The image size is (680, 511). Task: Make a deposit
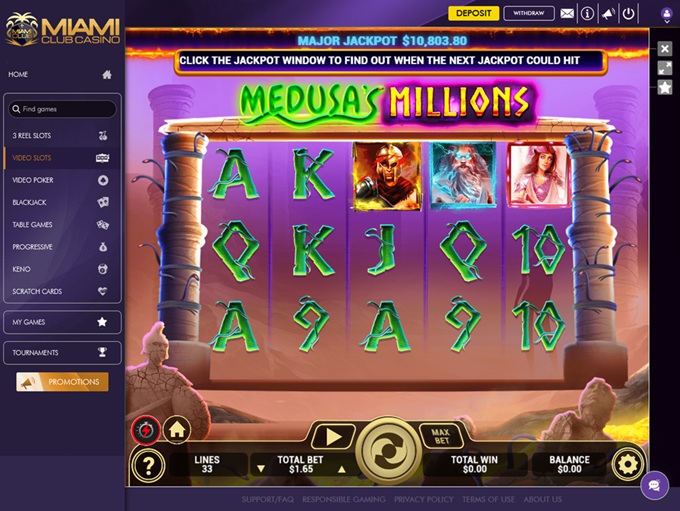473,13
